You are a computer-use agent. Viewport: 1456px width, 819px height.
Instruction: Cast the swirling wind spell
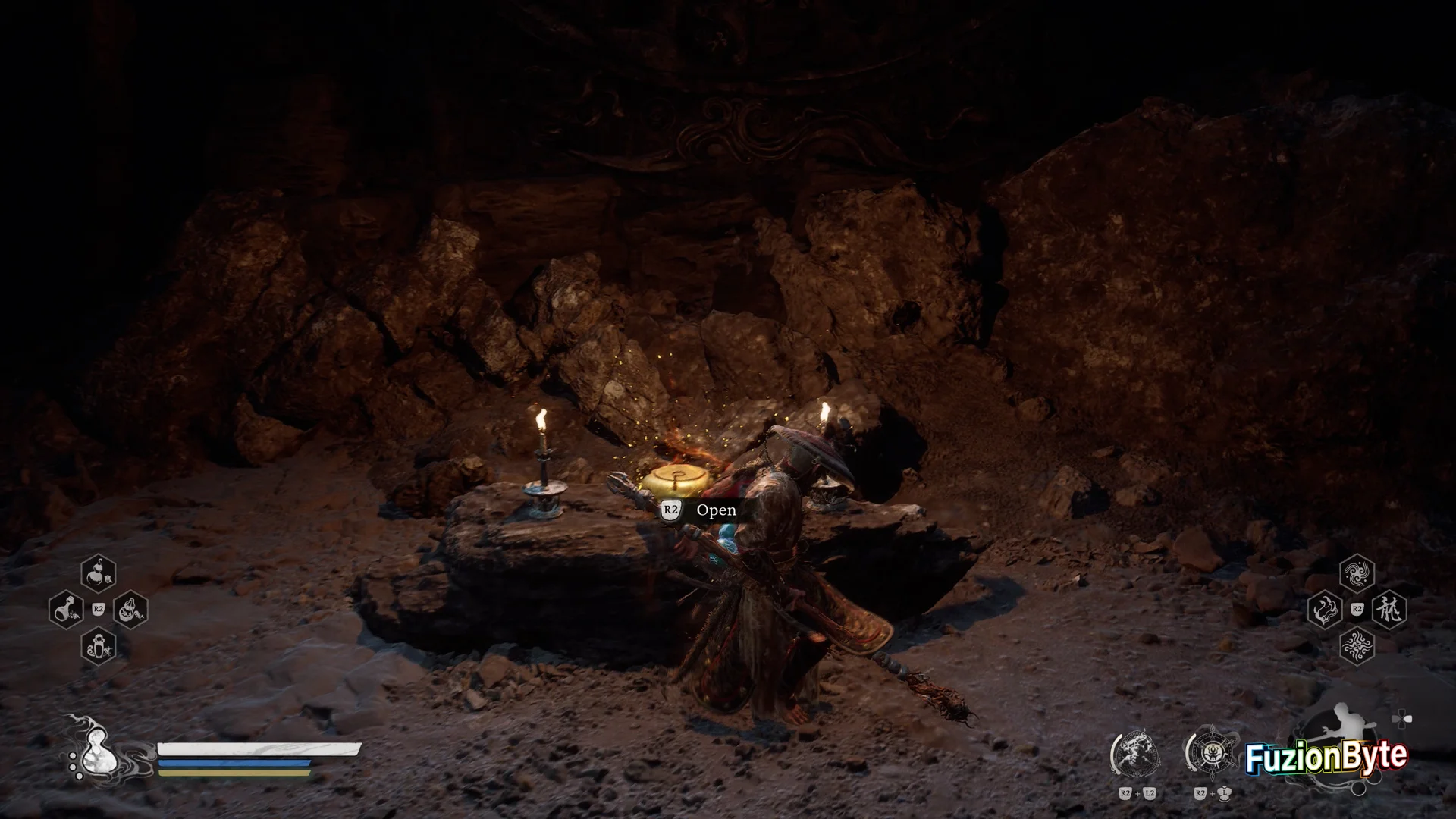[1357, 573]
